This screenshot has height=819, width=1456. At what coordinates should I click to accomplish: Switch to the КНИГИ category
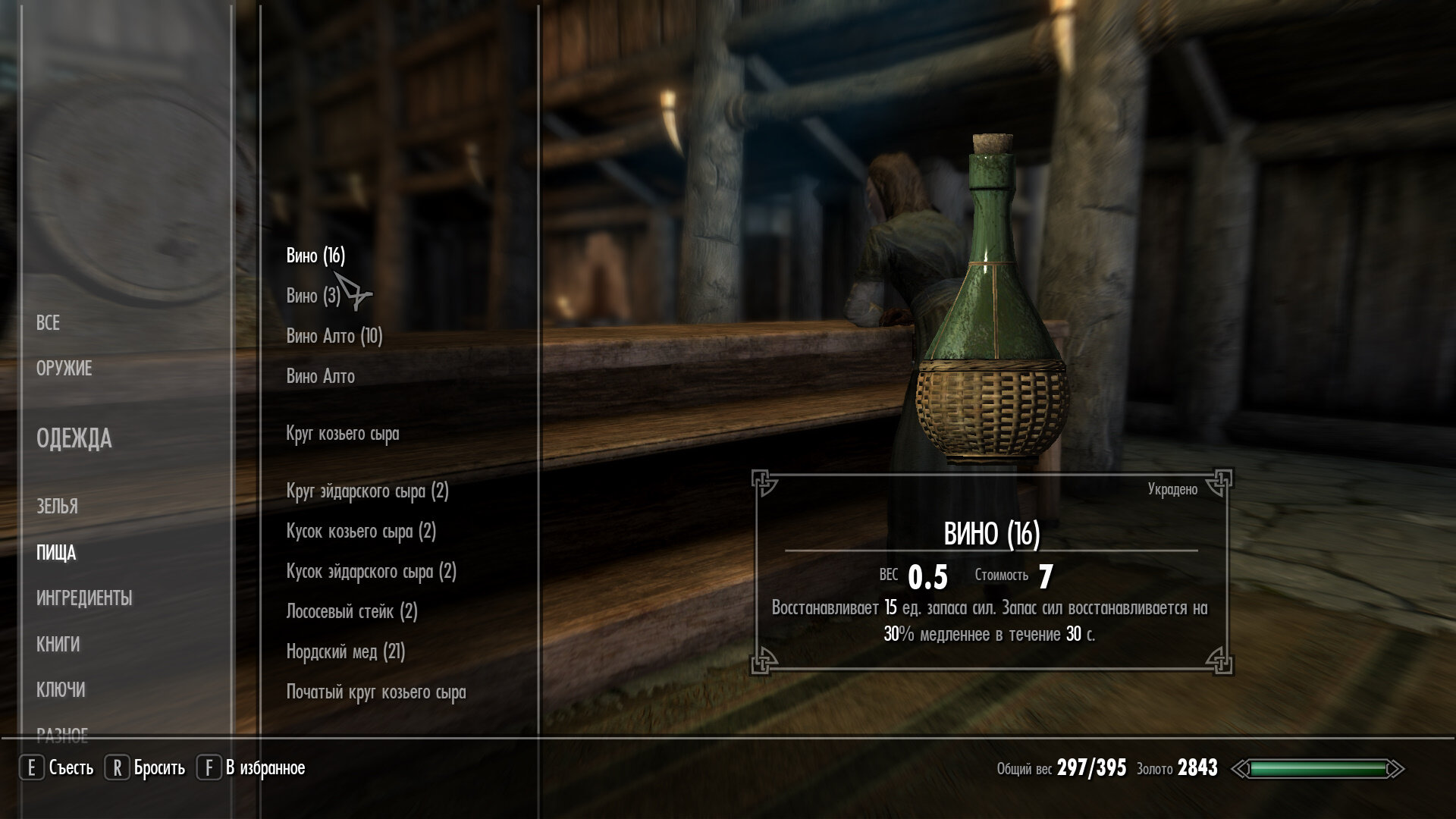(58, 645)
